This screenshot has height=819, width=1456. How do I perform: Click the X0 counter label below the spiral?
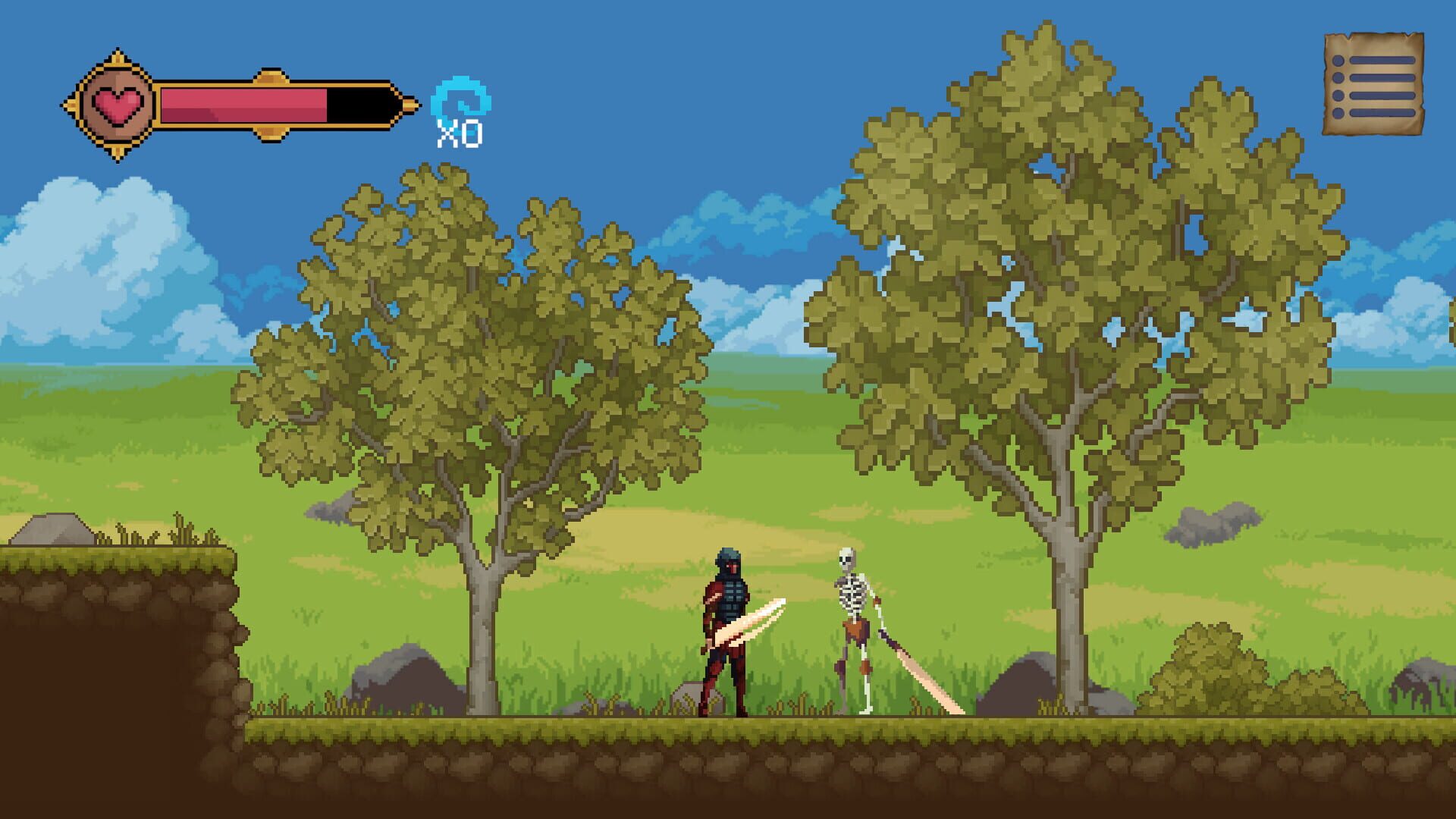458,135
